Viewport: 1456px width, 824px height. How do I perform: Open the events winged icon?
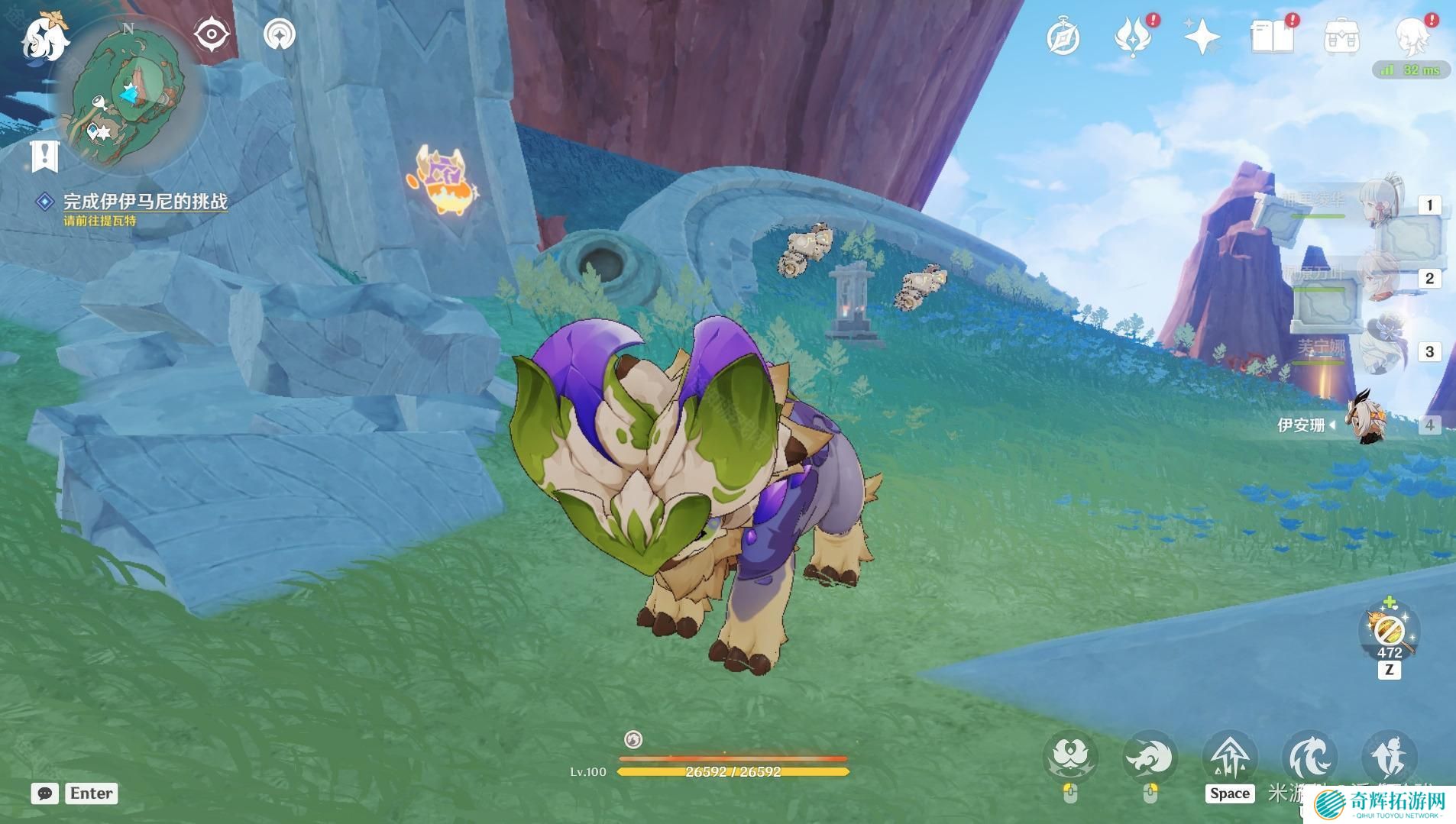1133,37
